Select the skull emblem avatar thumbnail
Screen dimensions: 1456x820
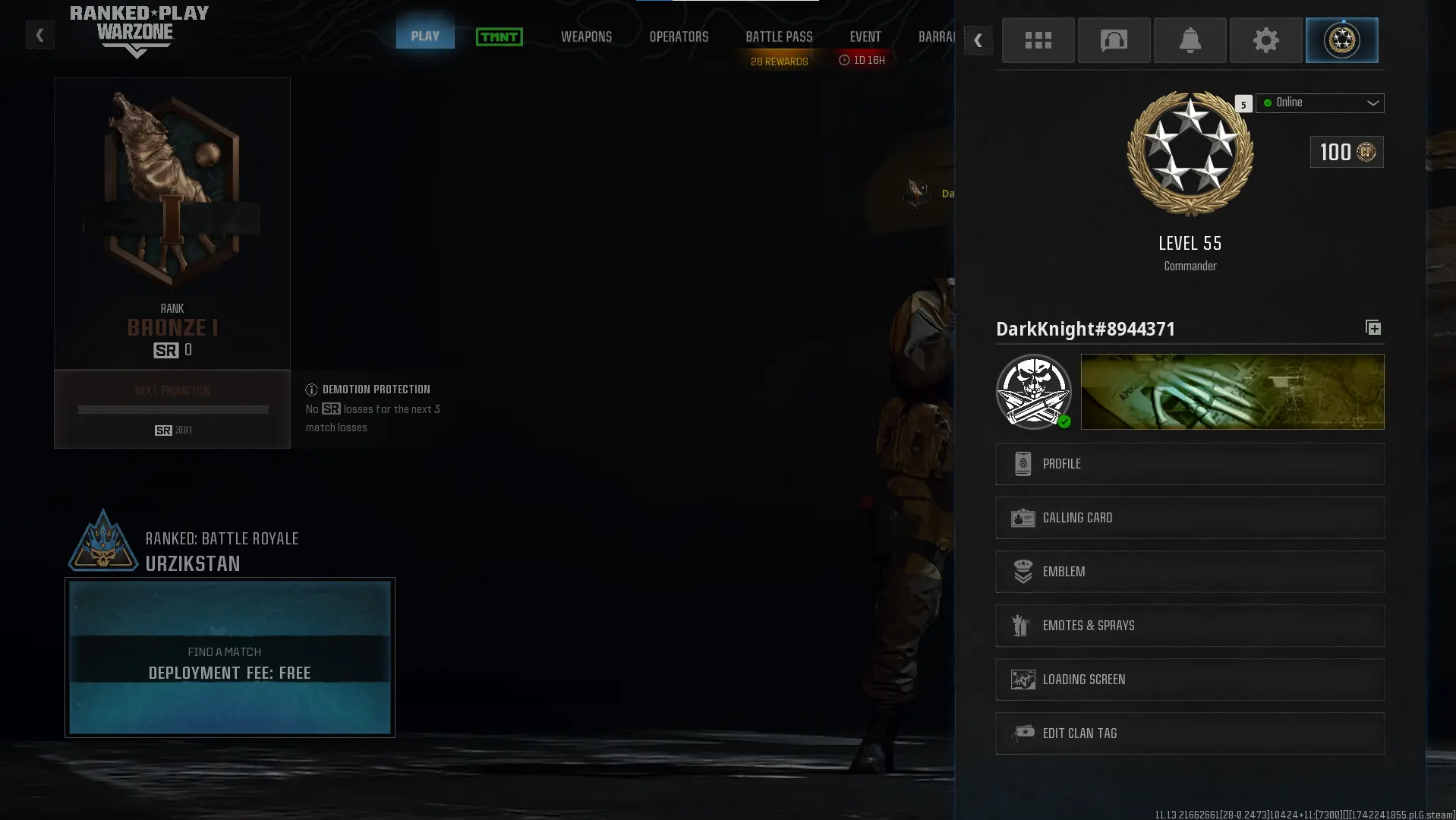[x=1034, y=391]
